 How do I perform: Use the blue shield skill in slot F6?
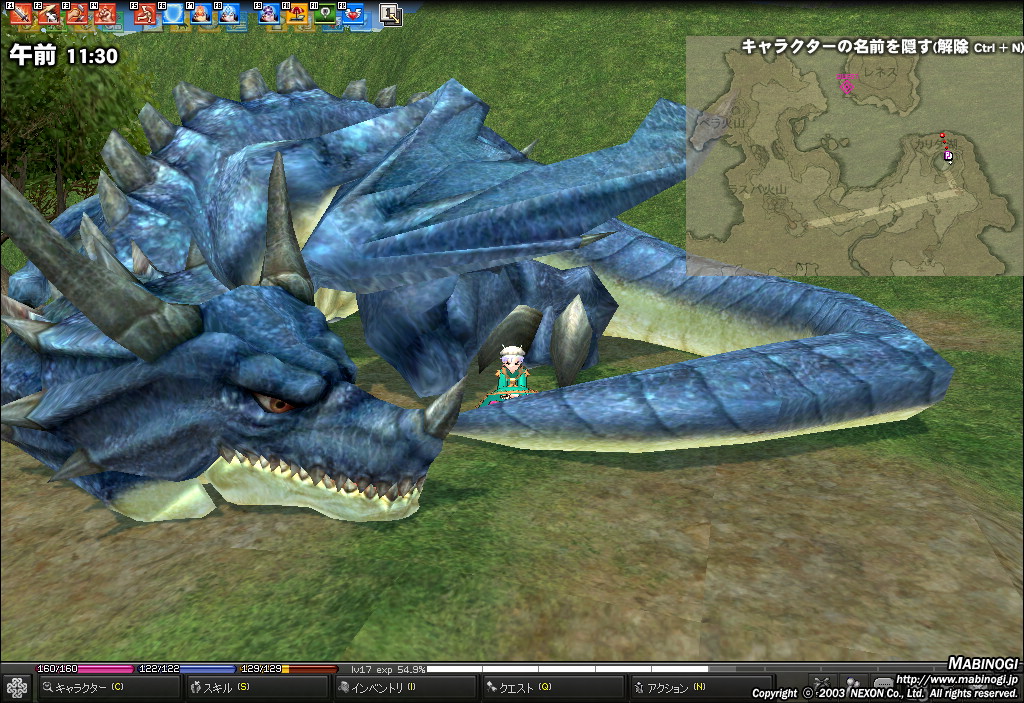click(172, 14)
